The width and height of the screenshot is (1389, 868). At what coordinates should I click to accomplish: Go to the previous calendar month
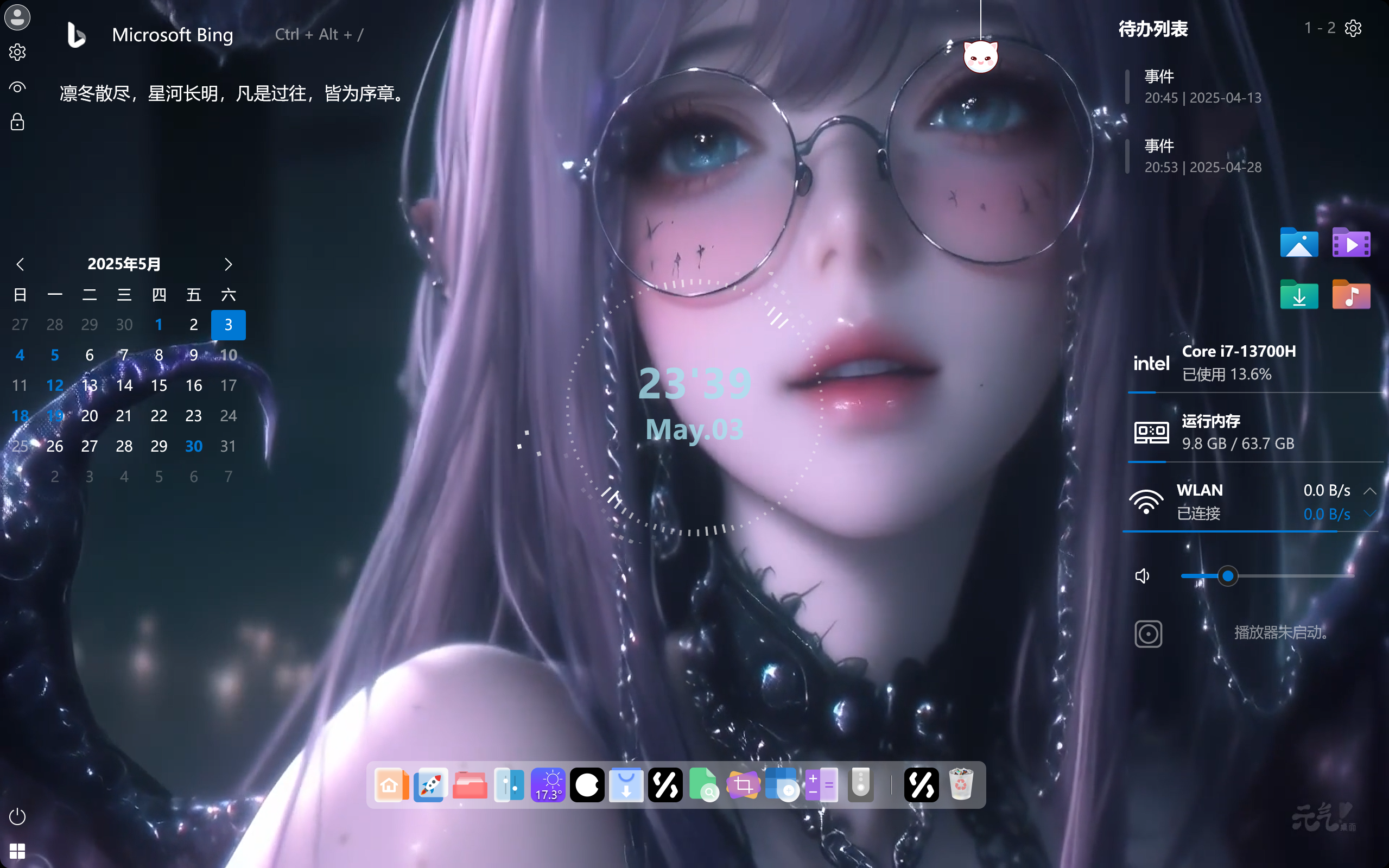point(21,265)
